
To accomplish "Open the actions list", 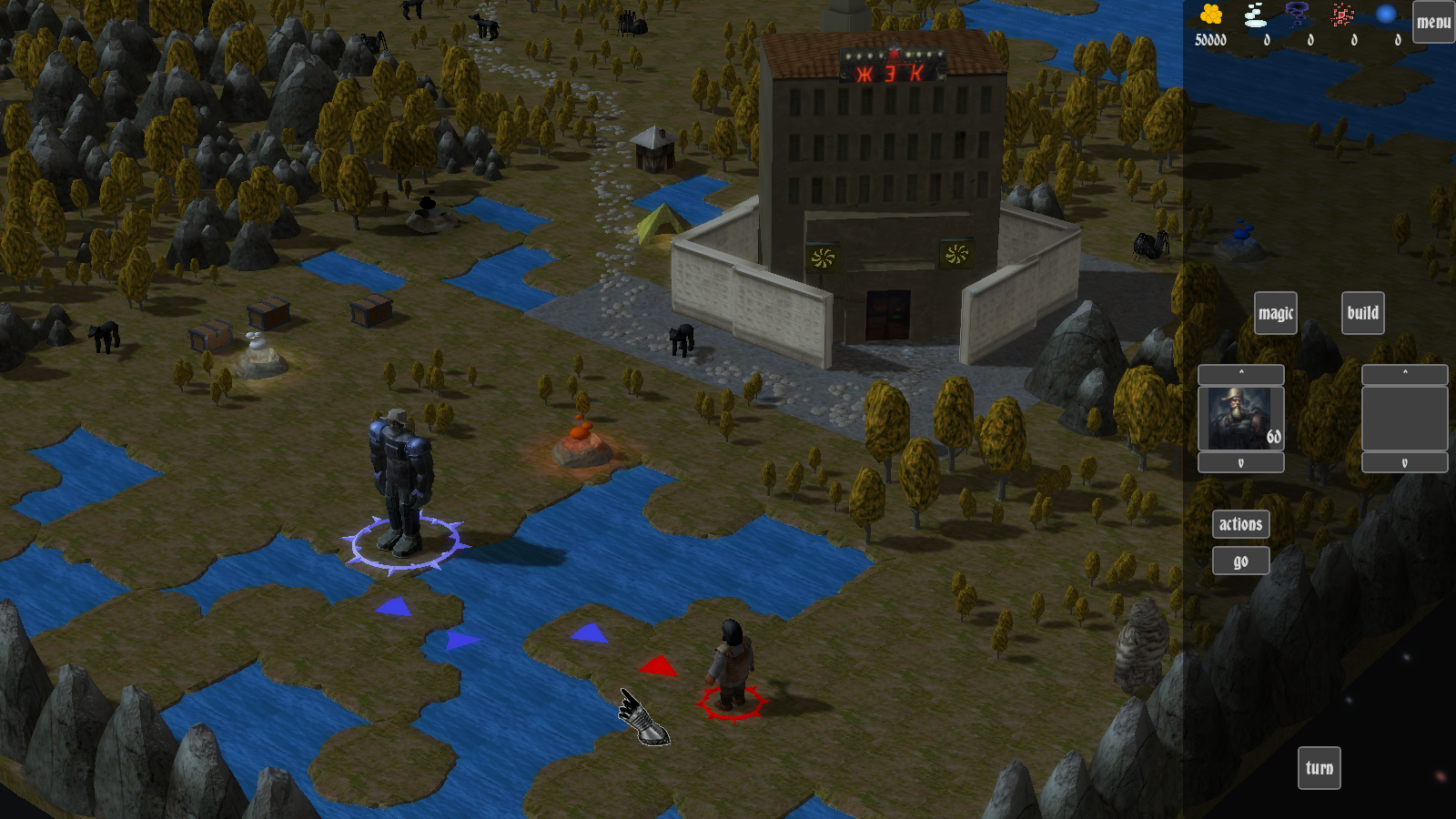I will coord(1240,524).
